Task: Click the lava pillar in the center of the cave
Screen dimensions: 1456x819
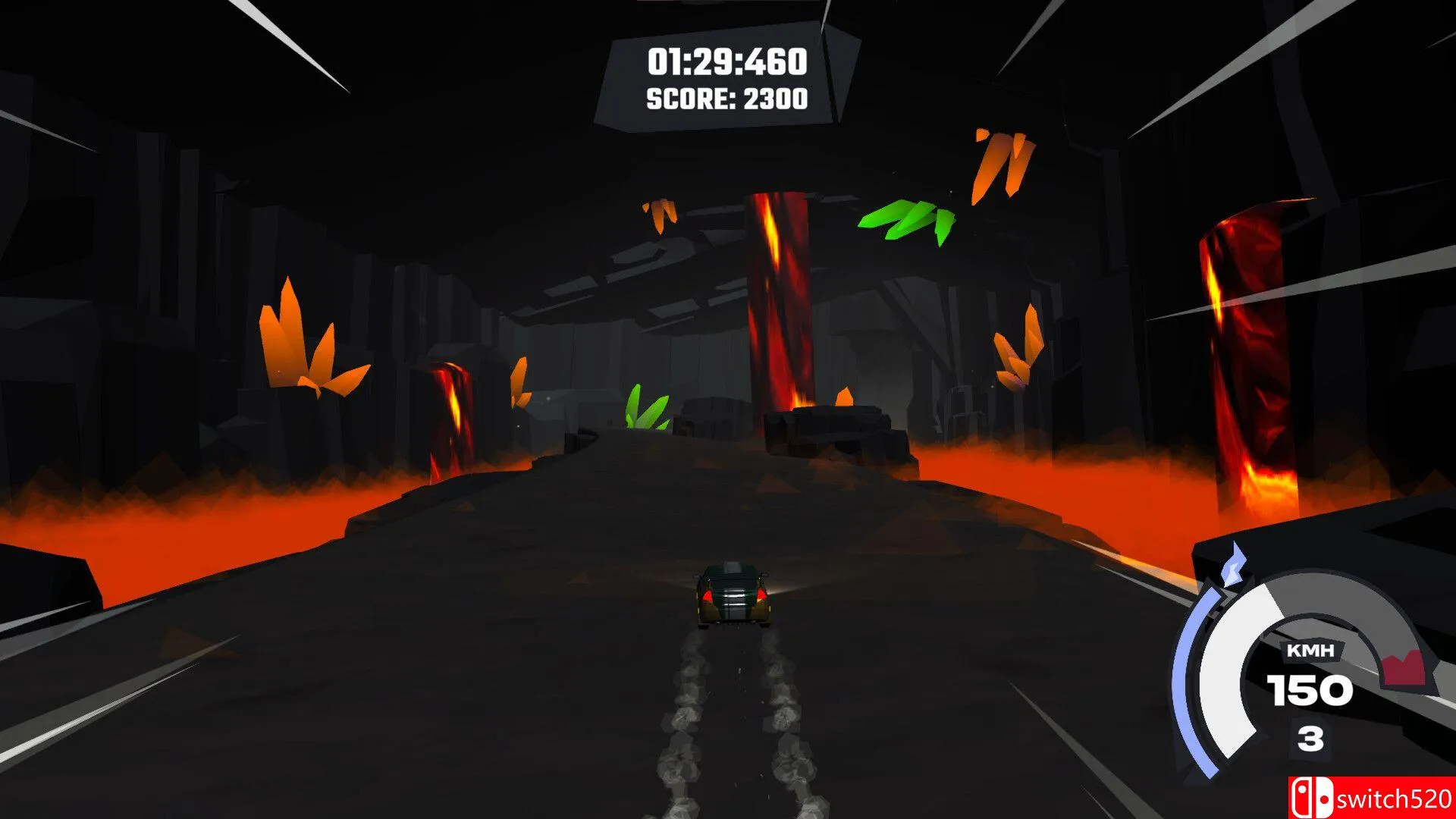Action: pyautogui.click(x=777, y=296)
